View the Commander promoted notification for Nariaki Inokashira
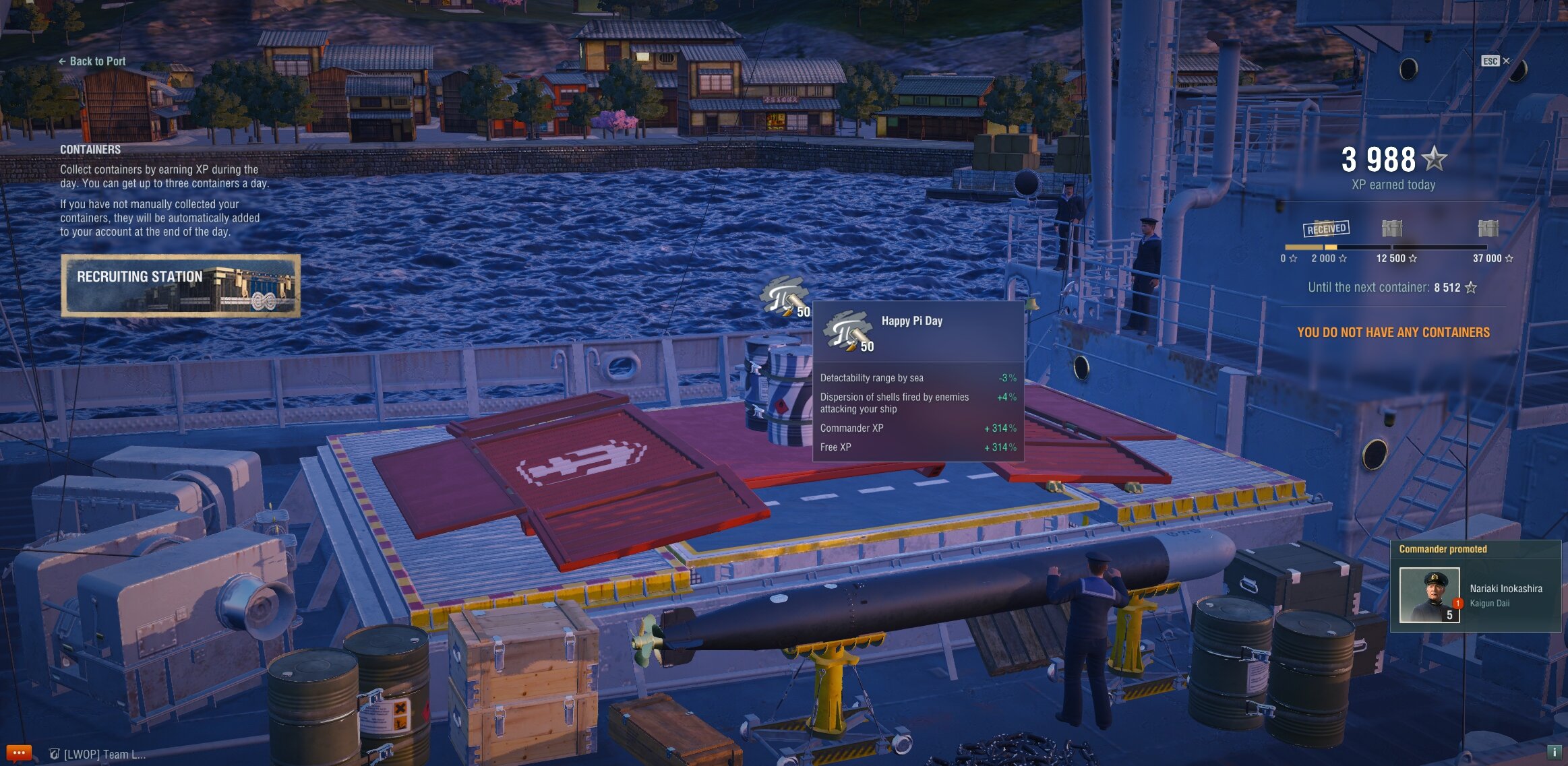 (x=1475, y=586)
